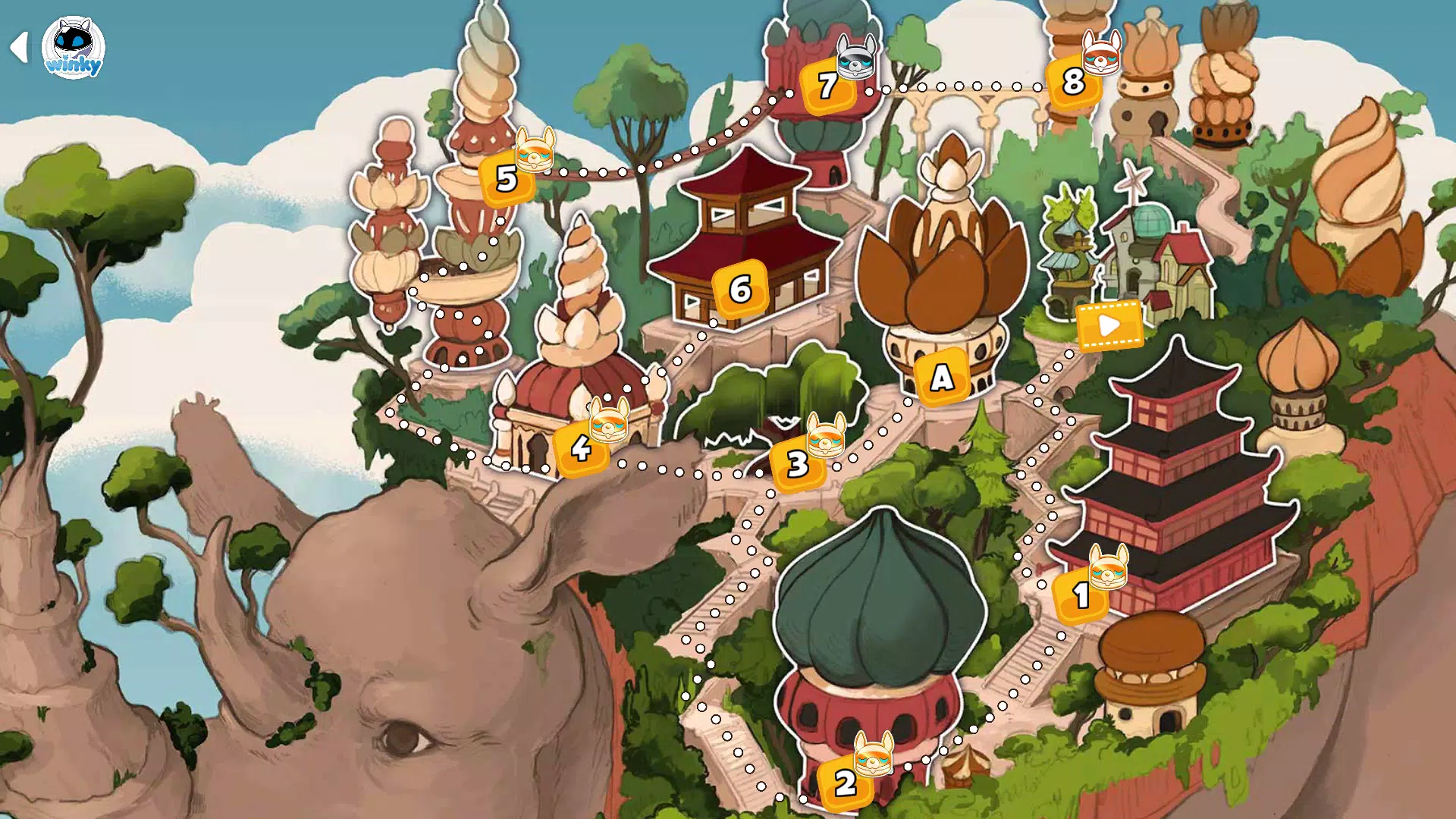This screenshot has width=1456, height=819.
Task: Select level 4 by the domed temple
Action: (580, 450)
